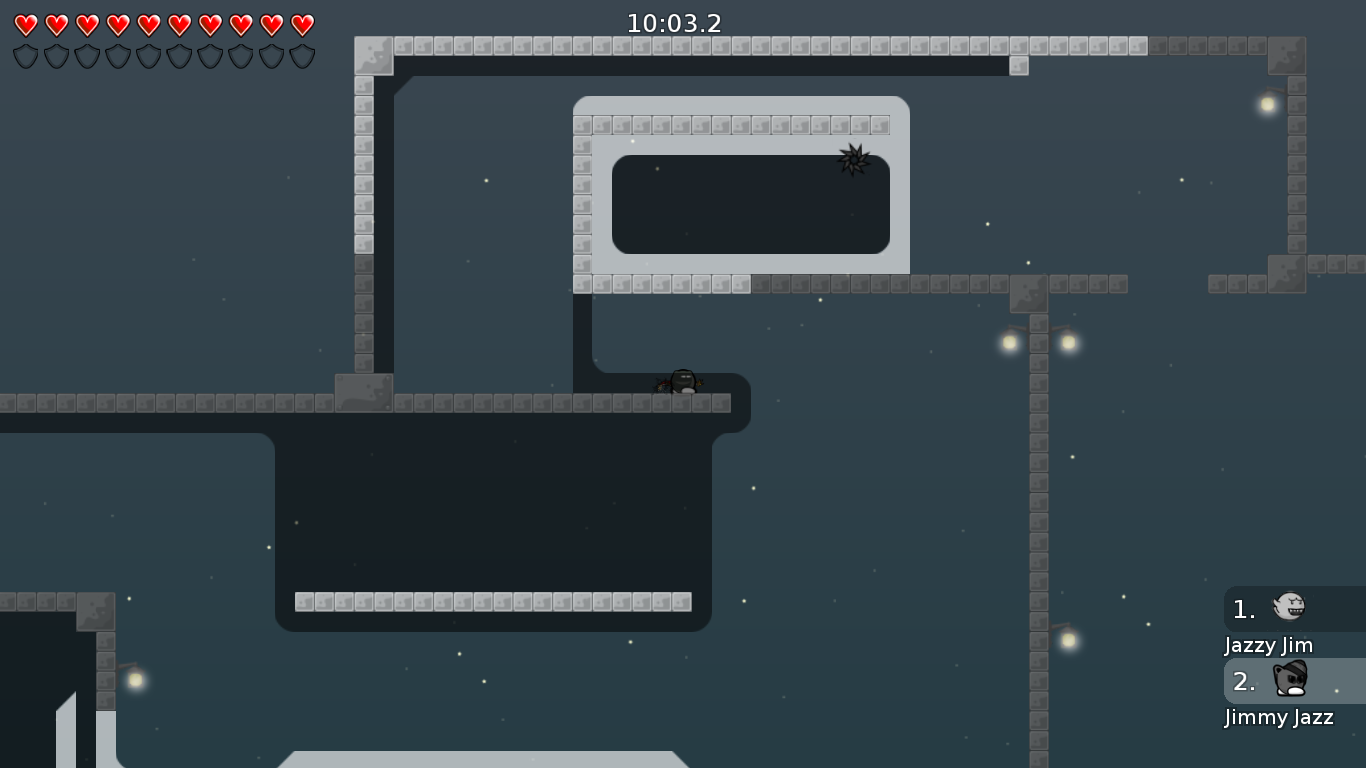The height and width of the screenshot is (768, 1366).
Task: Click the penguin player character on the ledge
Action: (x=683, y=382)
